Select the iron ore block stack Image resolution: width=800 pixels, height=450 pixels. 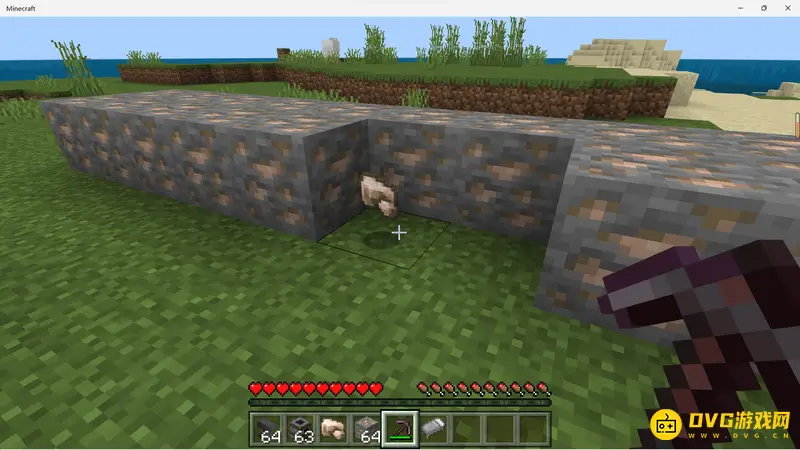pos(368,429)
